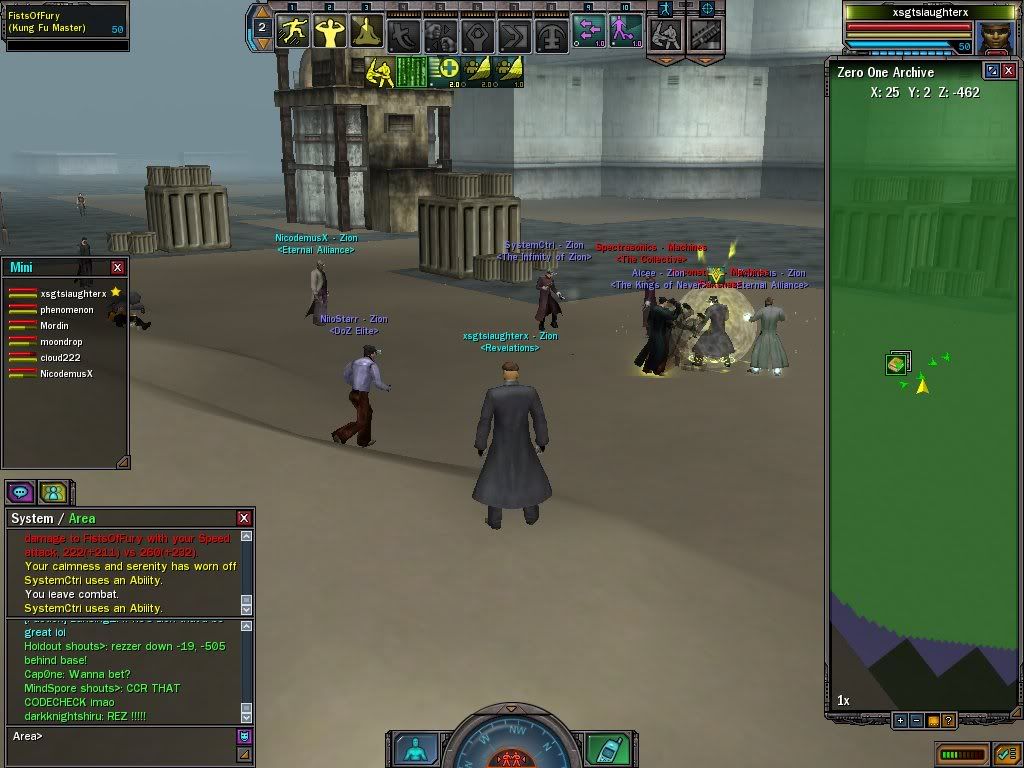Select cloud222 in the team list
Image resolution: width=1024 pixels, height=768 pixels.
(60, 358)
